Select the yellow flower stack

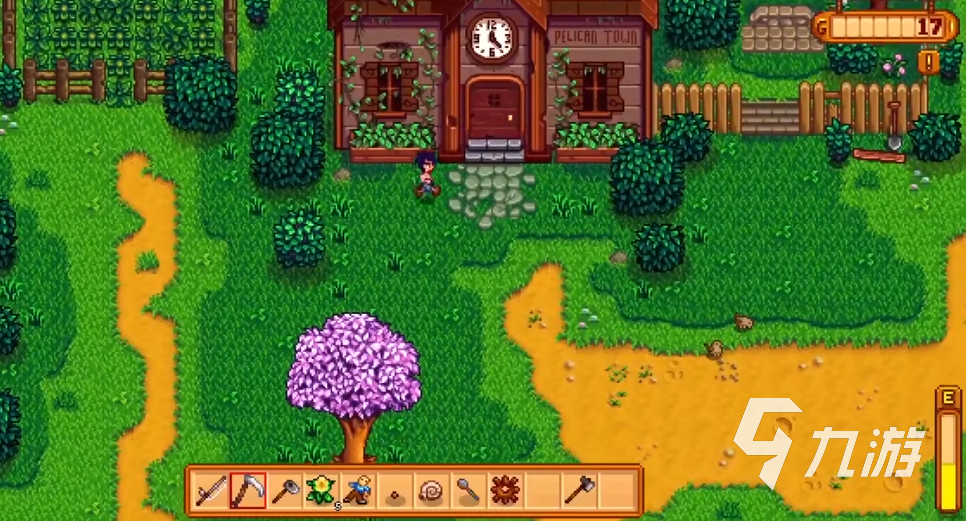pos(321,490)
